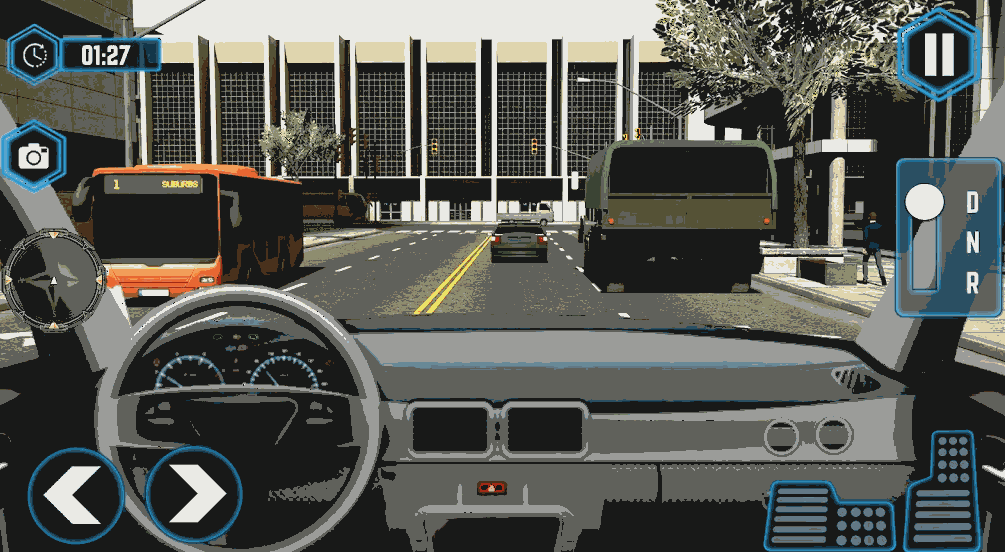Steer right with the right arrow button
This screenshot has height=552, width=1005.
pos(194,494)
